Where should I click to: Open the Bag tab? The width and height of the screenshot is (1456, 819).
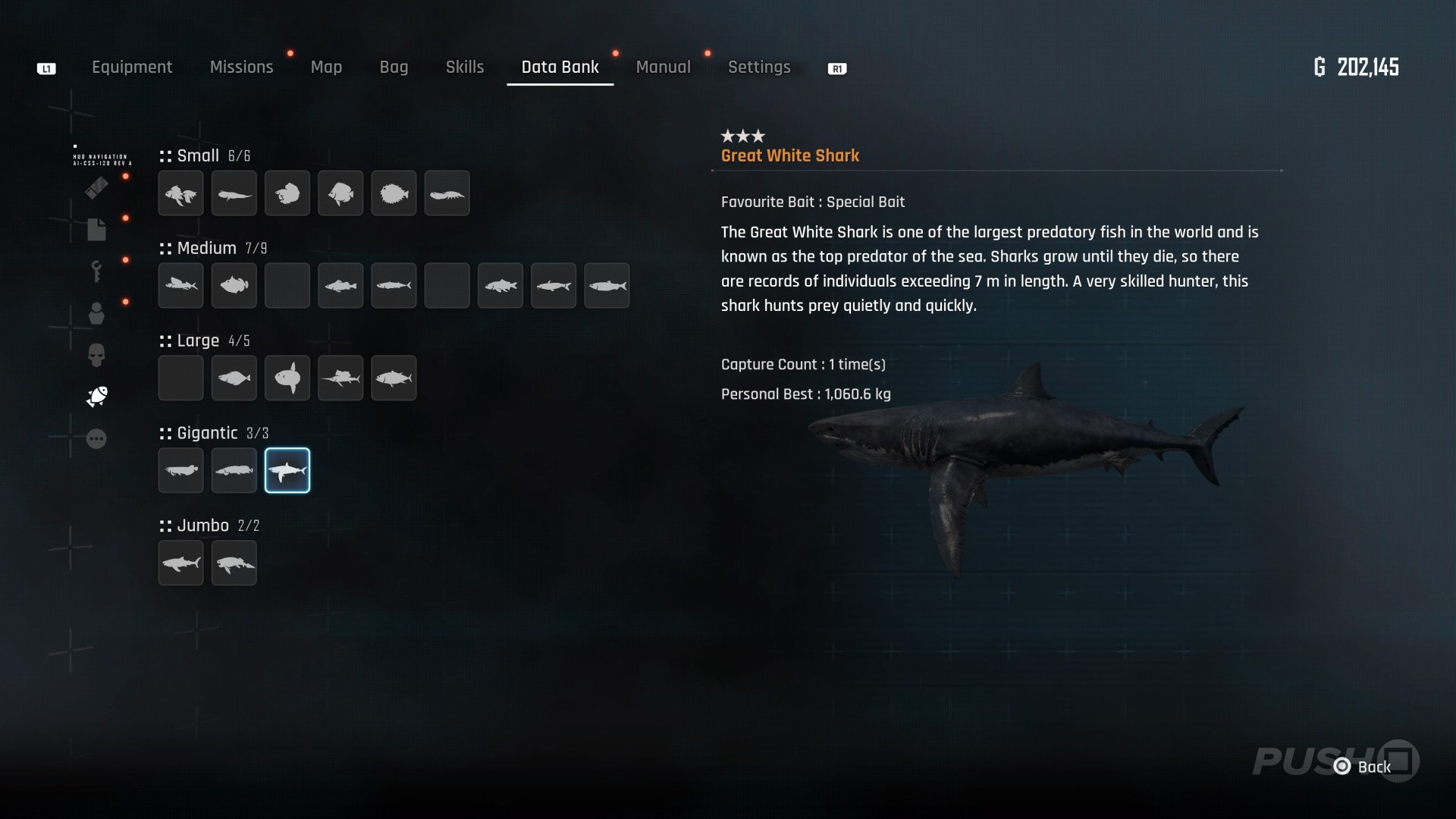point(394,67)
